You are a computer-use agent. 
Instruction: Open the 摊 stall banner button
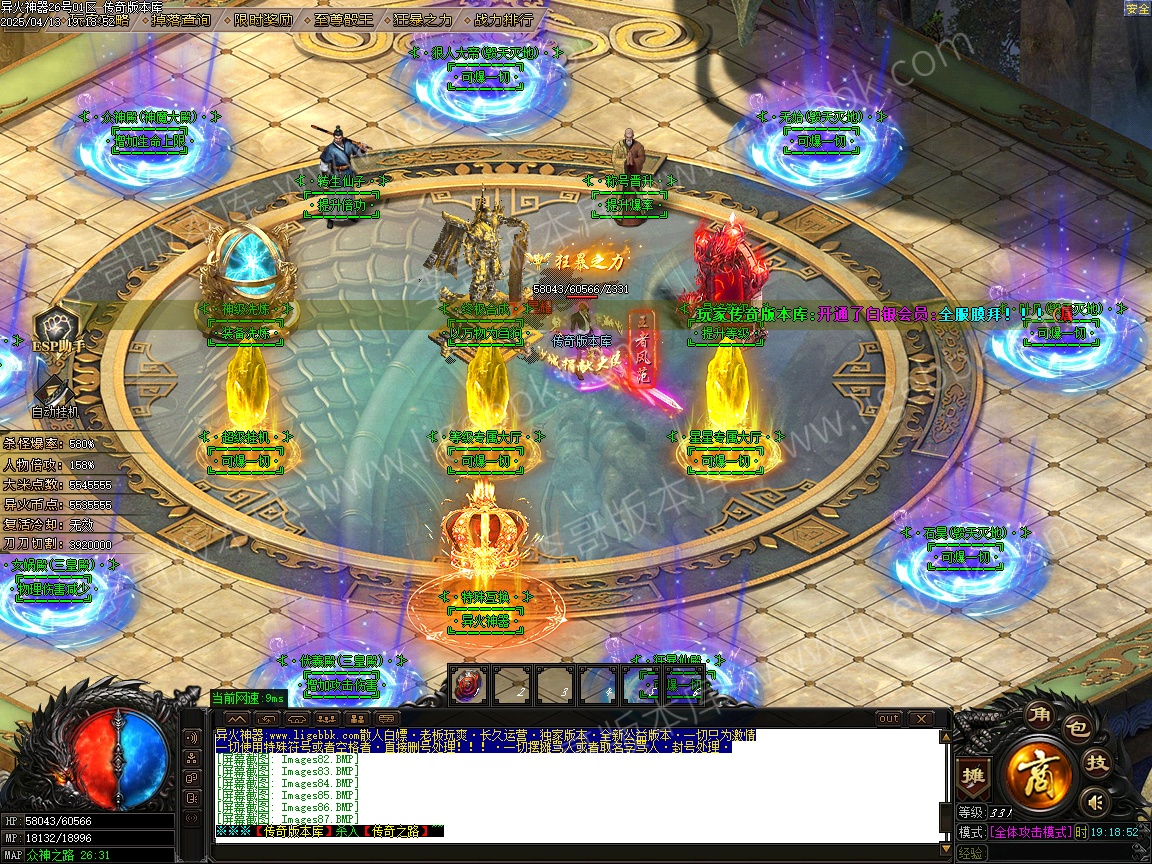[972, 775]
